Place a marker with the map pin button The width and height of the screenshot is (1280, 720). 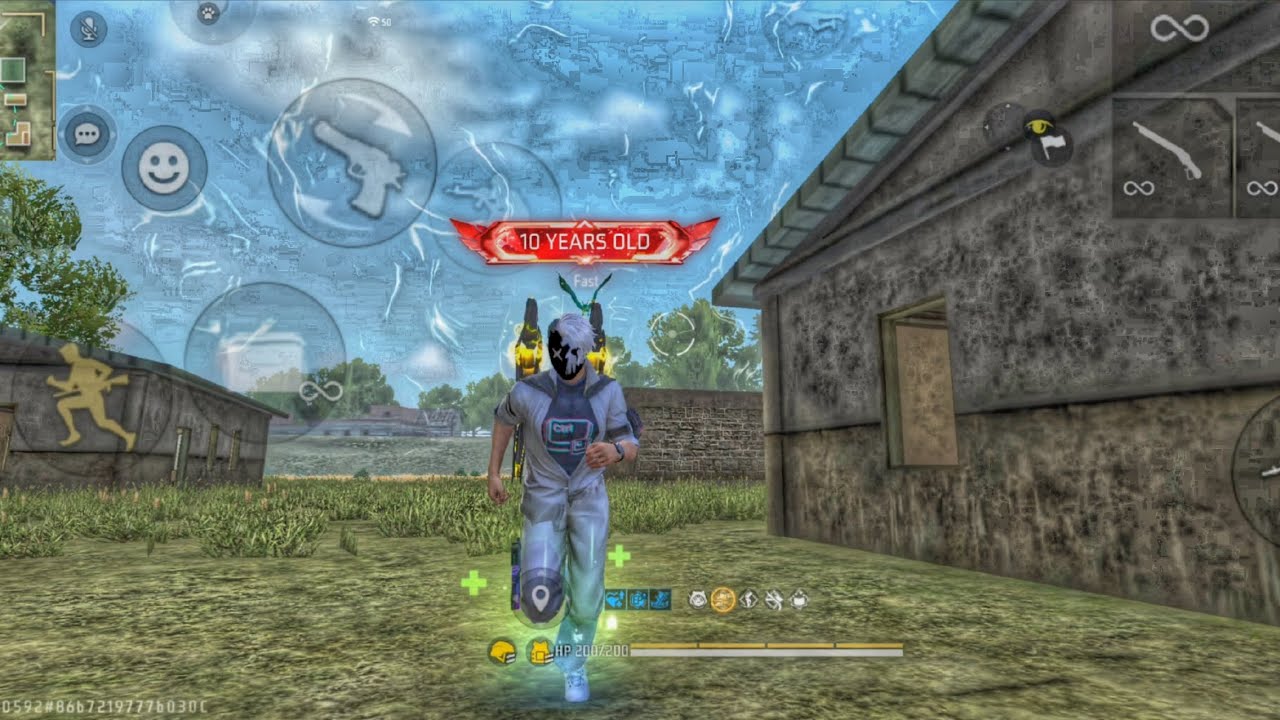point(541,599)
